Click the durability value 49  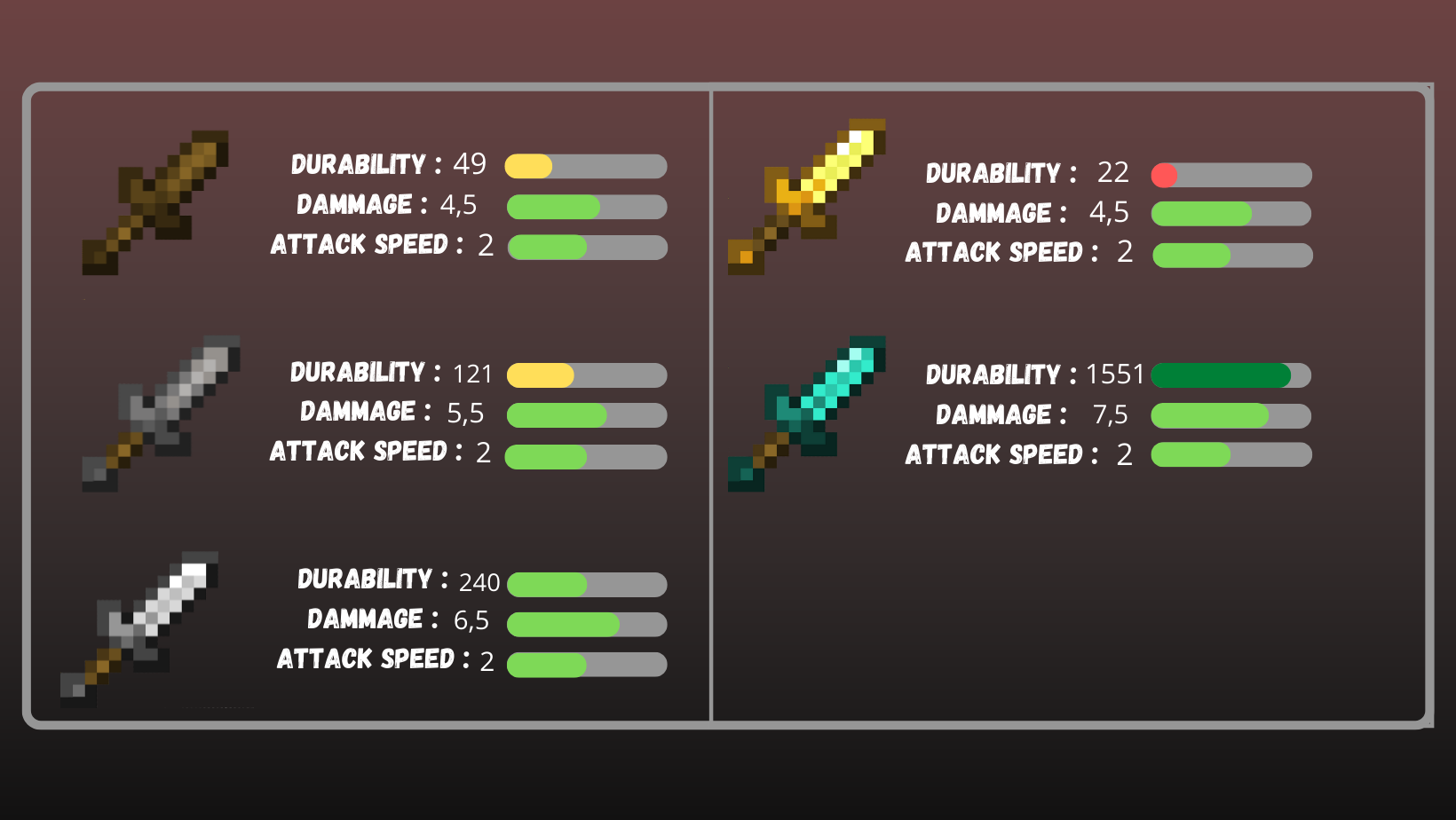coord(469,165)
